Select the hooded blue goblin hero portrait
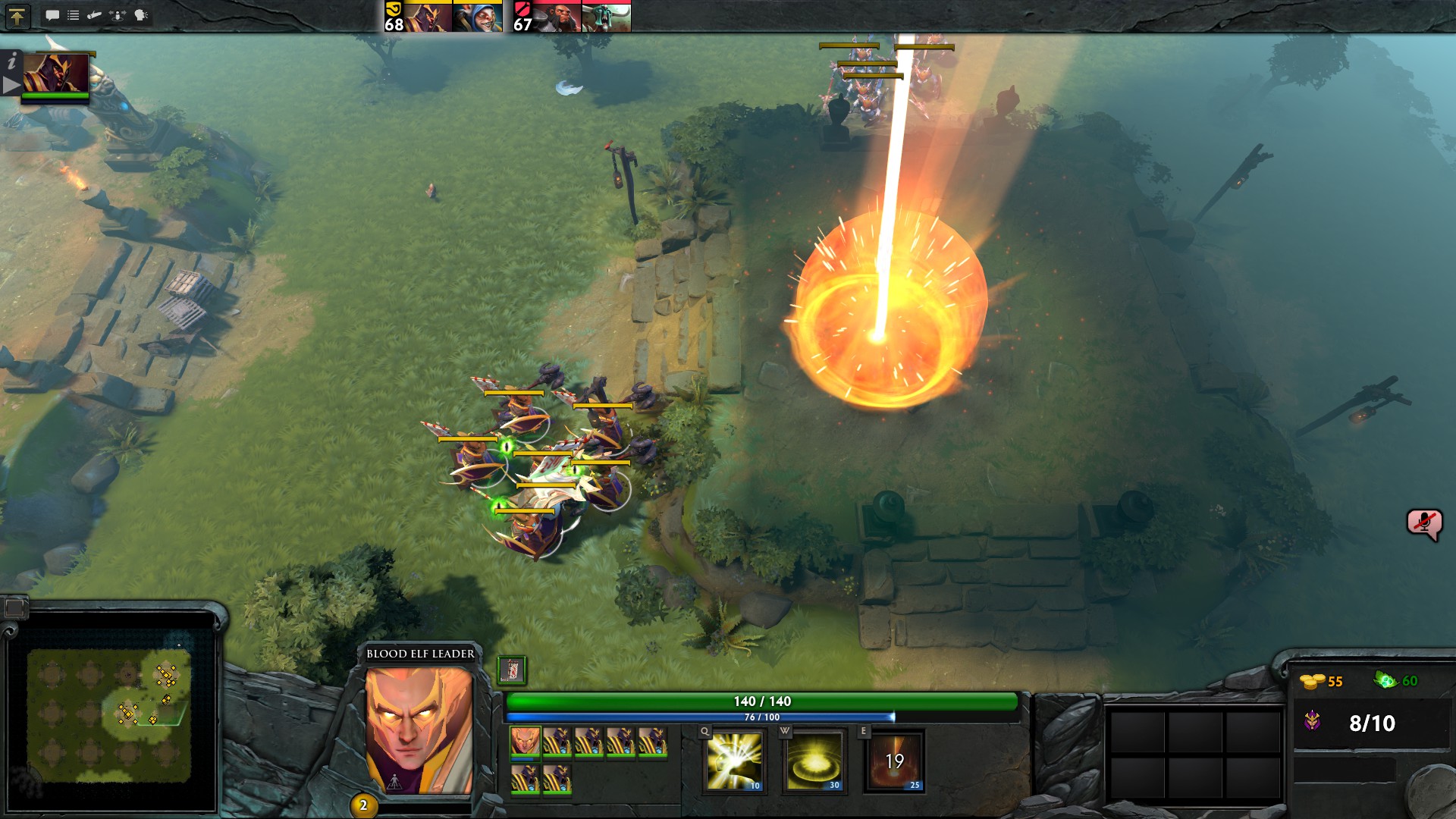This screenshot has width=1456, height=819. coord(478,17)
